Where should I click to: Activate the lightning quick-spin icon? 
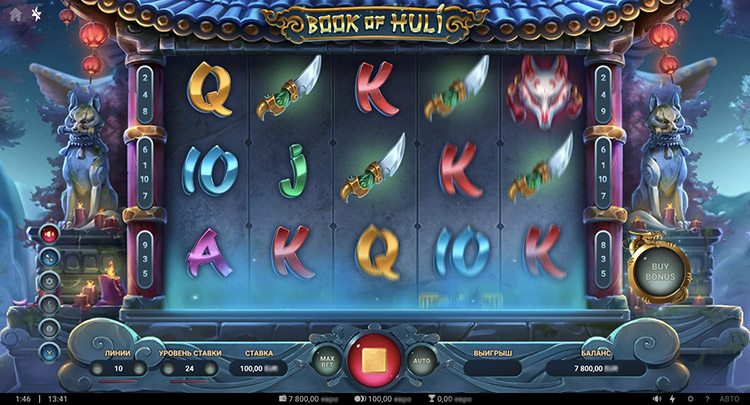click(672, 398)
